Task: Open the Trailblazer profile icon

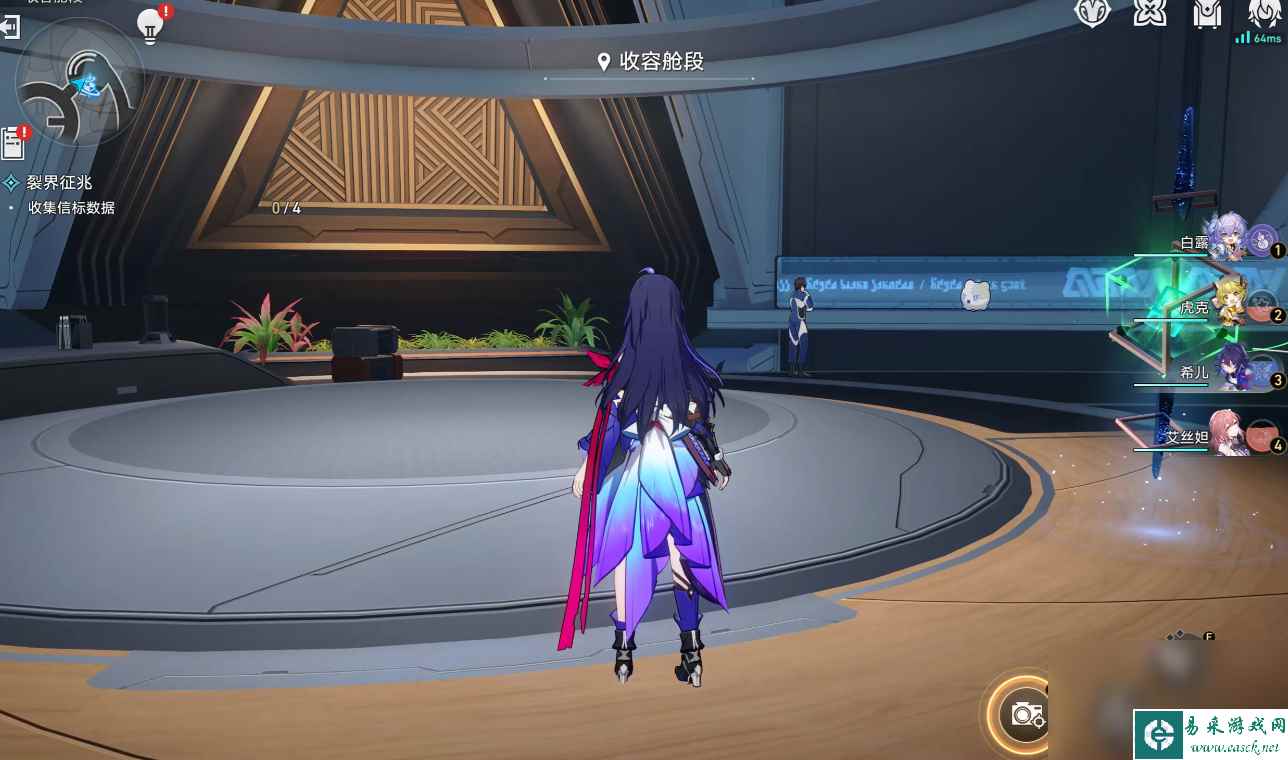Action: [x=1092, y=13]
